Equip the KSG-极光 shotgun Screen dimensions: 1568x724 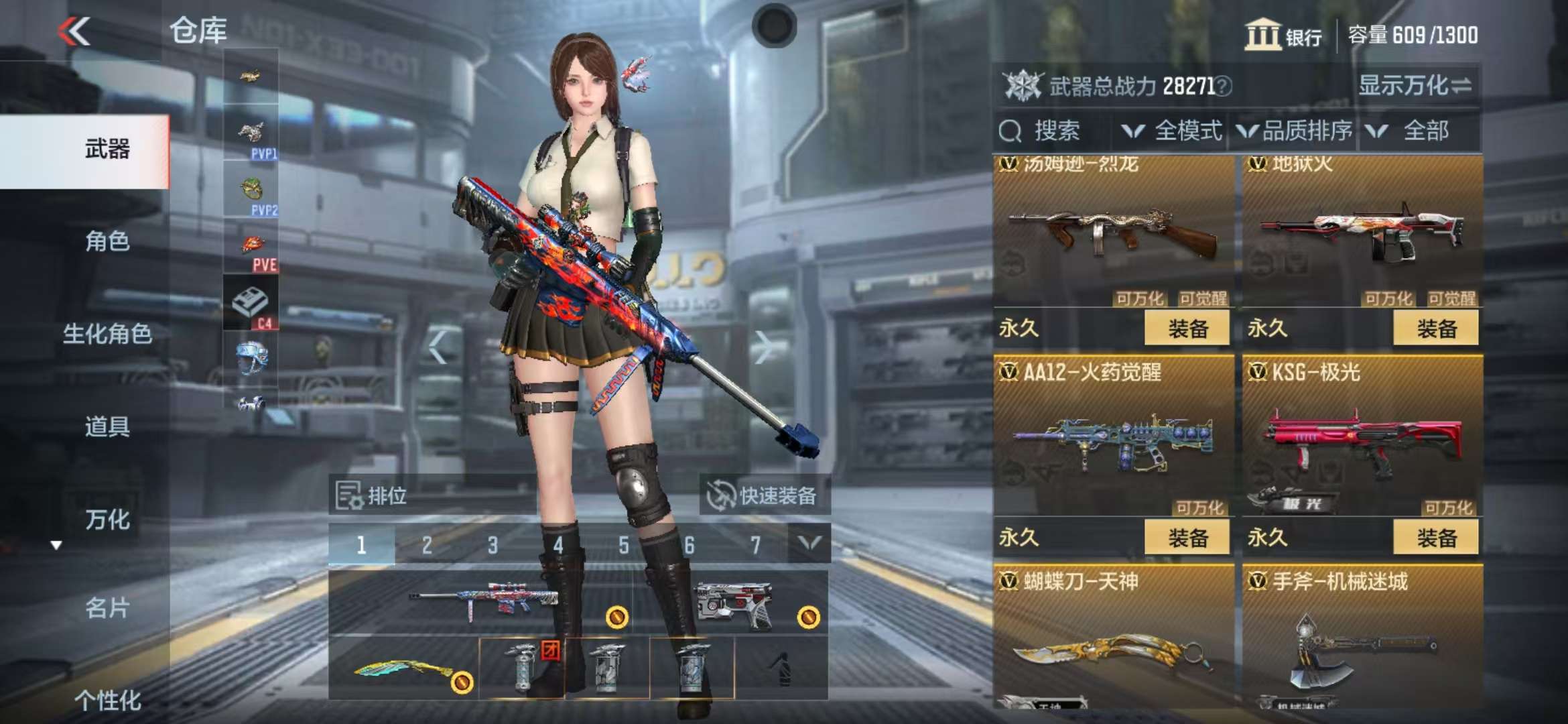coord(1435,538)
